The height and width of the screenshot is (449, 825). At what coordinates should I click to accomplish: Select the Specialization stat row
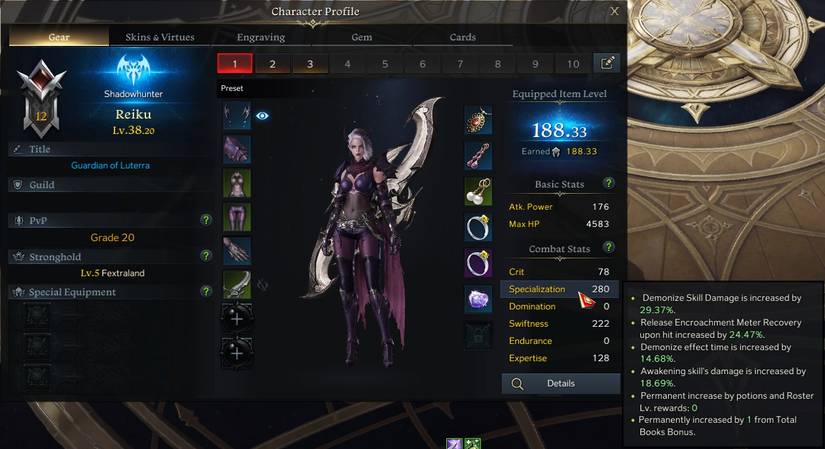coord(558,289)
